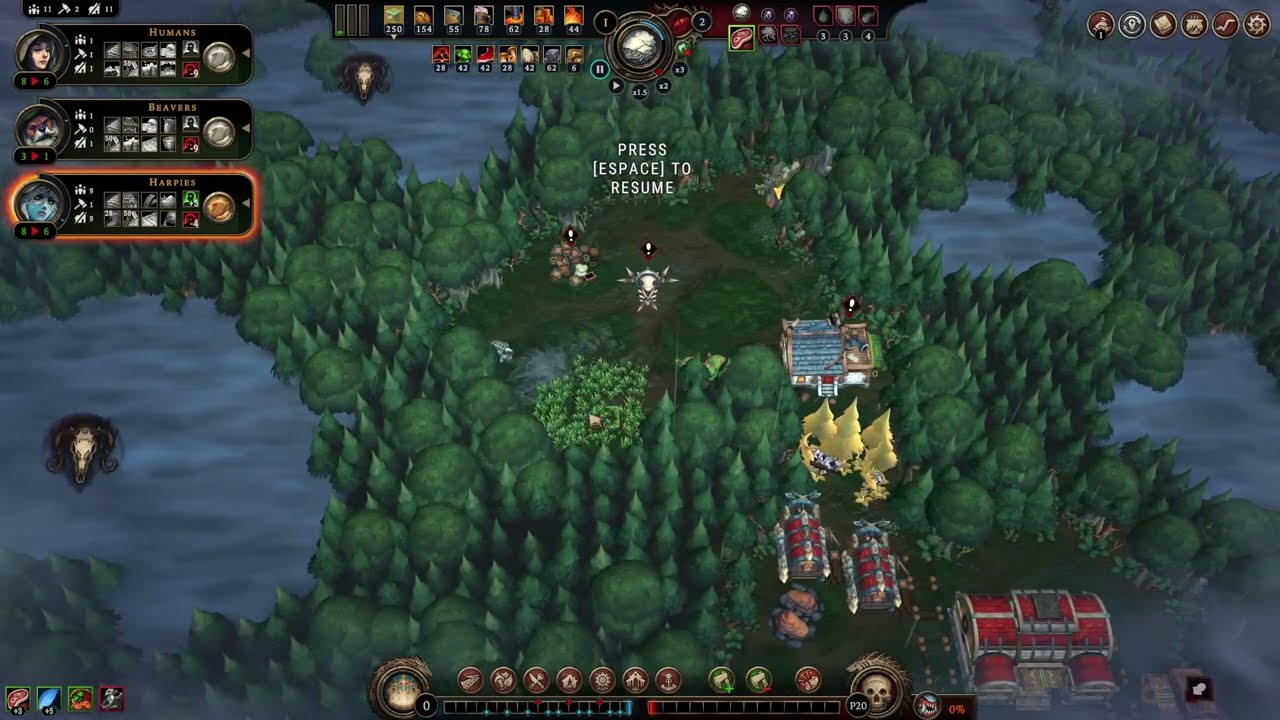Set game speed to x3

click(x=680, y=70)
